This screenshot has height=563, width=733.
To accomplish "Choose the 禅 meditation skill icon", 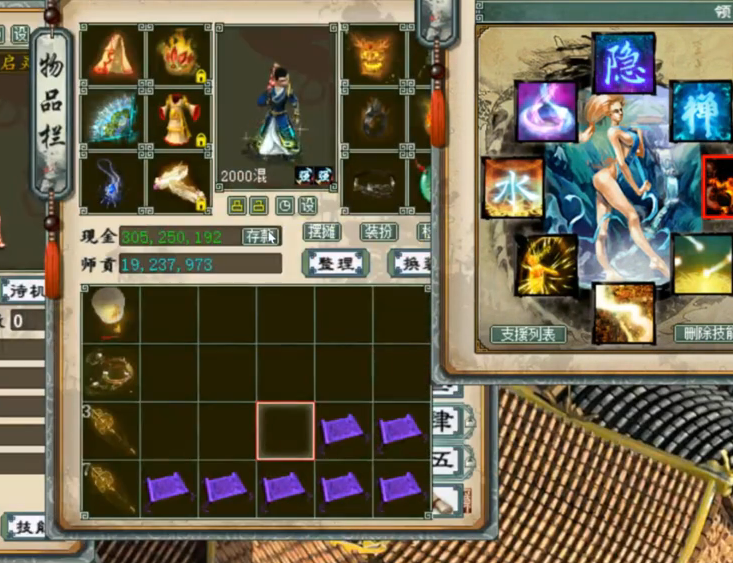I will point(700,112).
